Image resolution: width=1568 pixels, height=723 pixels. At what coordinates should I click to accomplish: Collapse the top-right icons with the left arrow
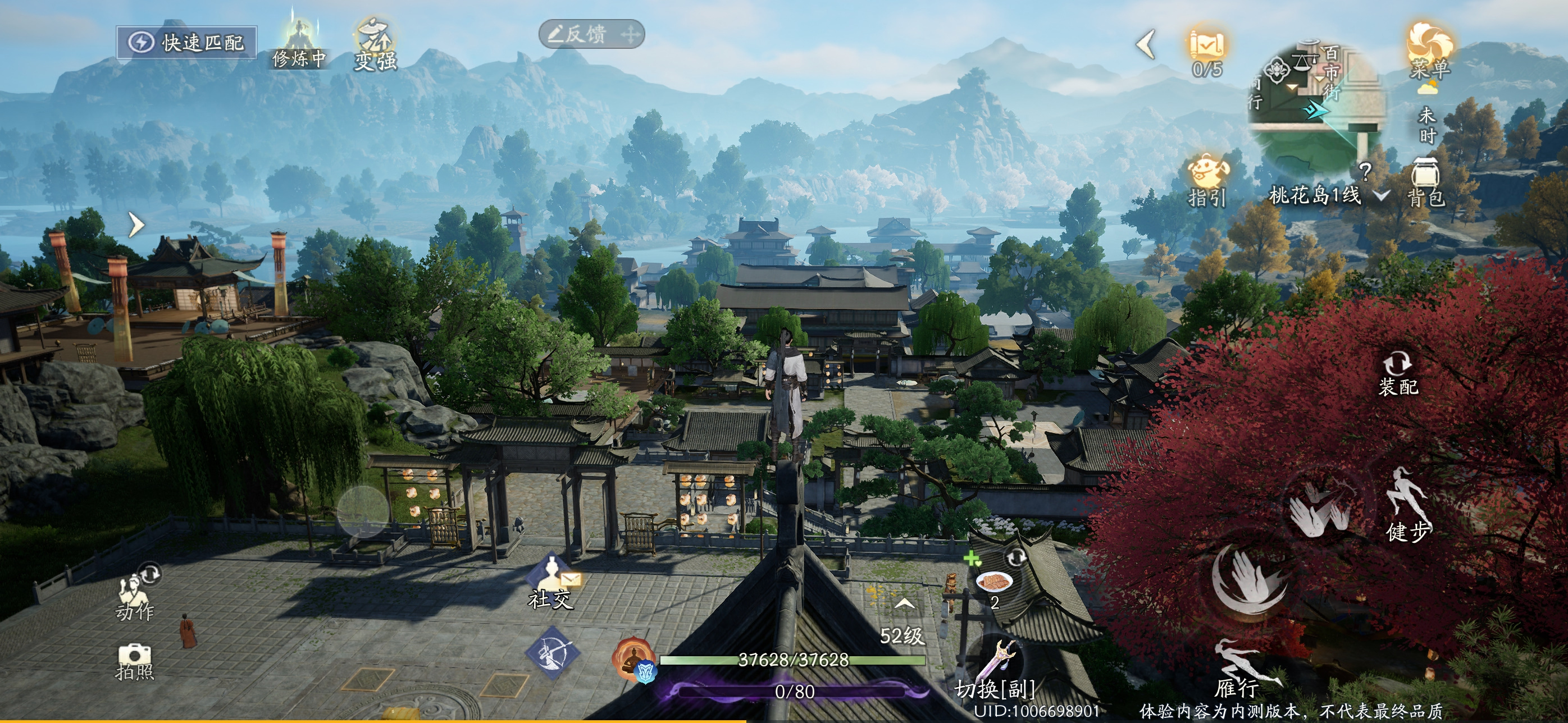click(x=1146, y=44)
